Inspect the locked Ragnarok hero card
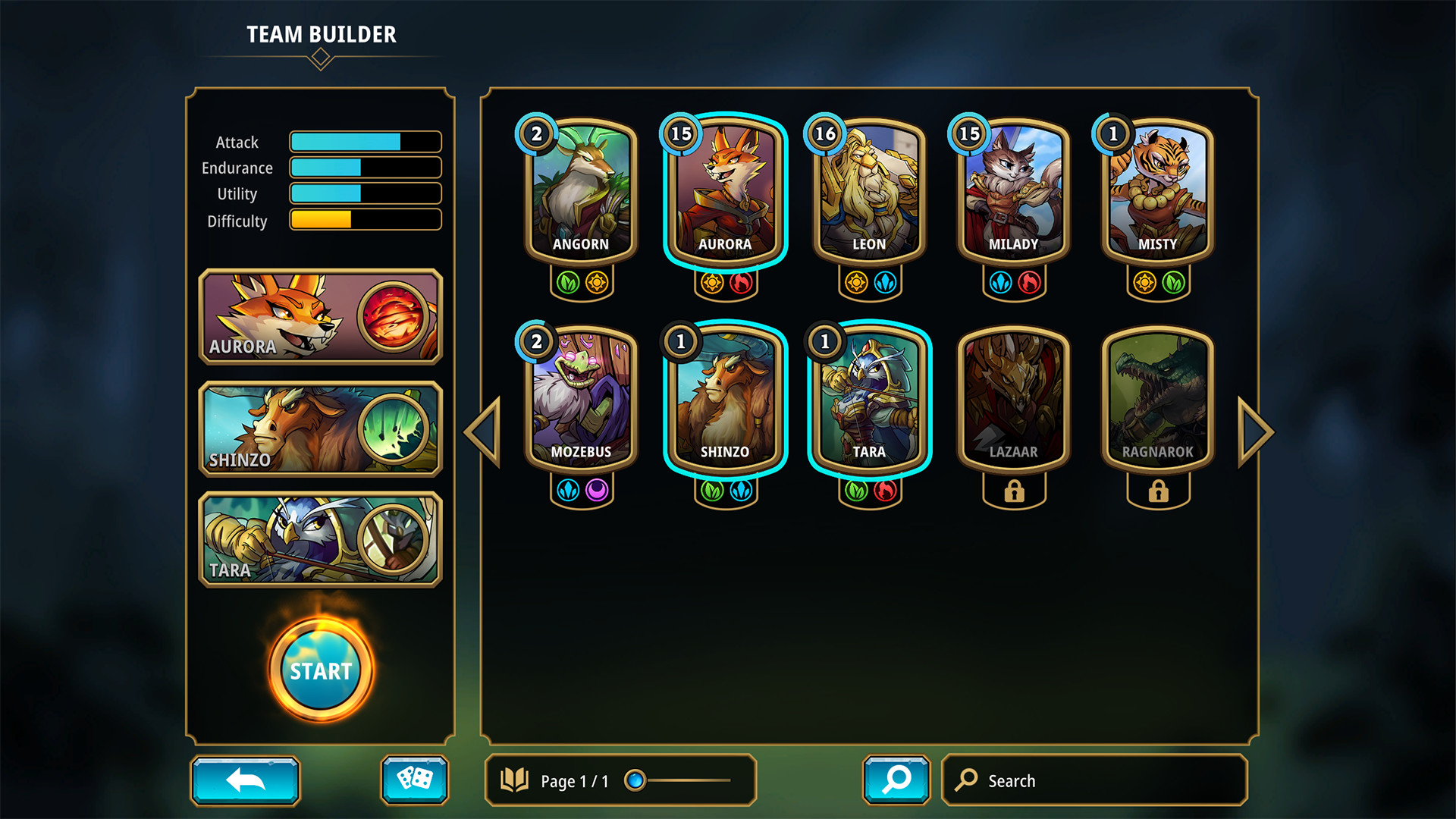 click(1157, 398)
